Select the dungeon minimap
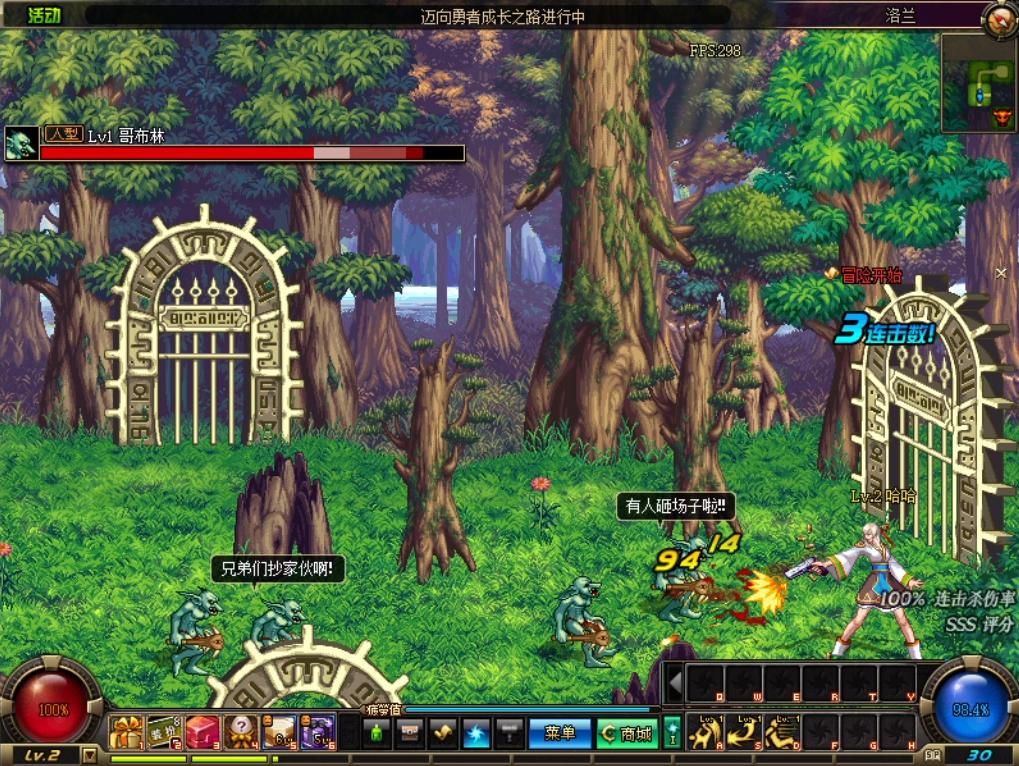1019x766 pixels. pos(978,83)
